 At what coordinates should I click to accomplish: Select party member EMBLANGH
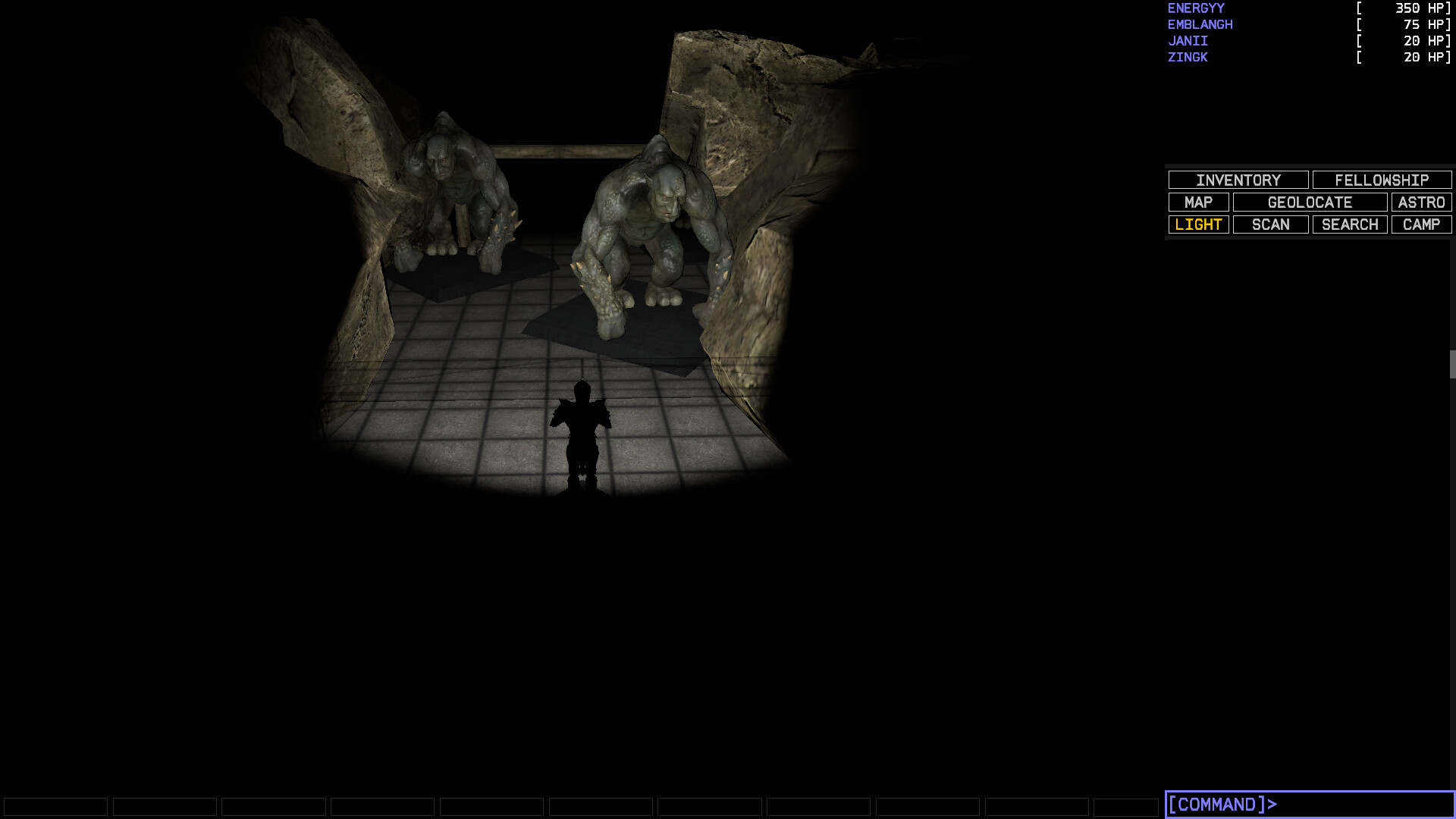point(1200,24)
